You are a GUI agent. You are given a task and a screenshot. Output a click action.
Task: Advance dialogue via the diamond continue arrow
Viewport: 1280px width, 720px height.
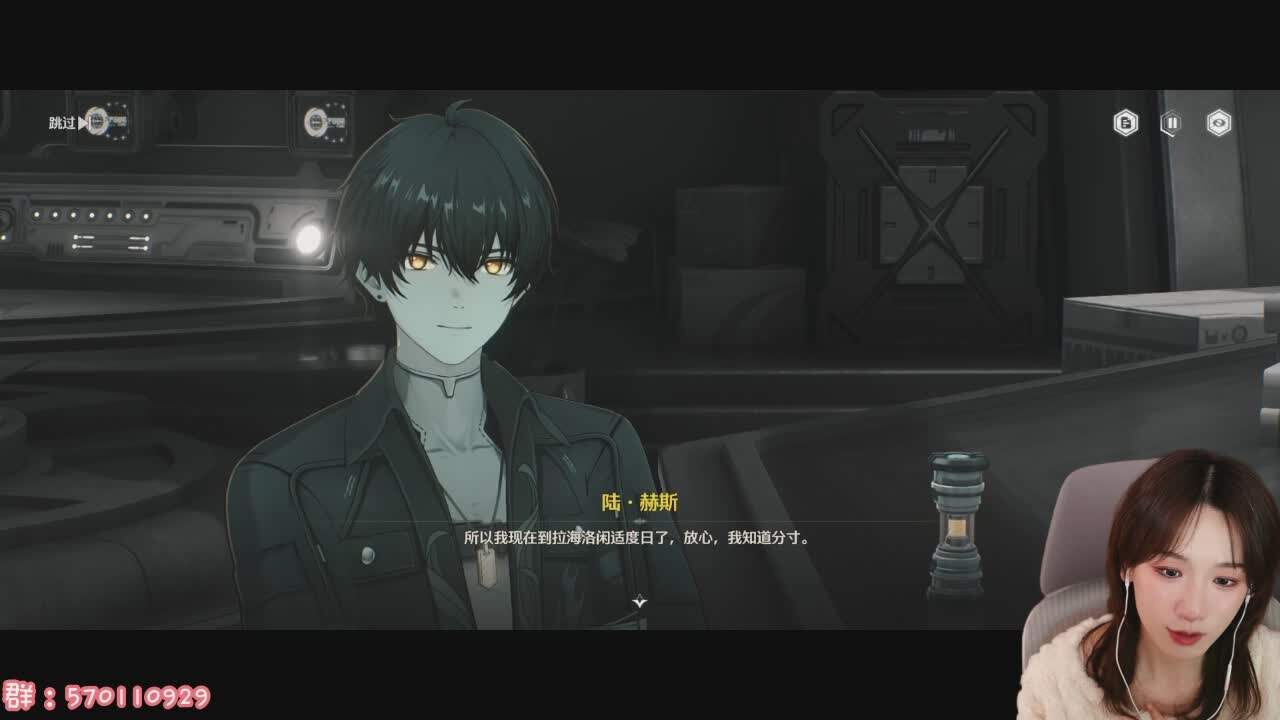(x=640, y=601)
